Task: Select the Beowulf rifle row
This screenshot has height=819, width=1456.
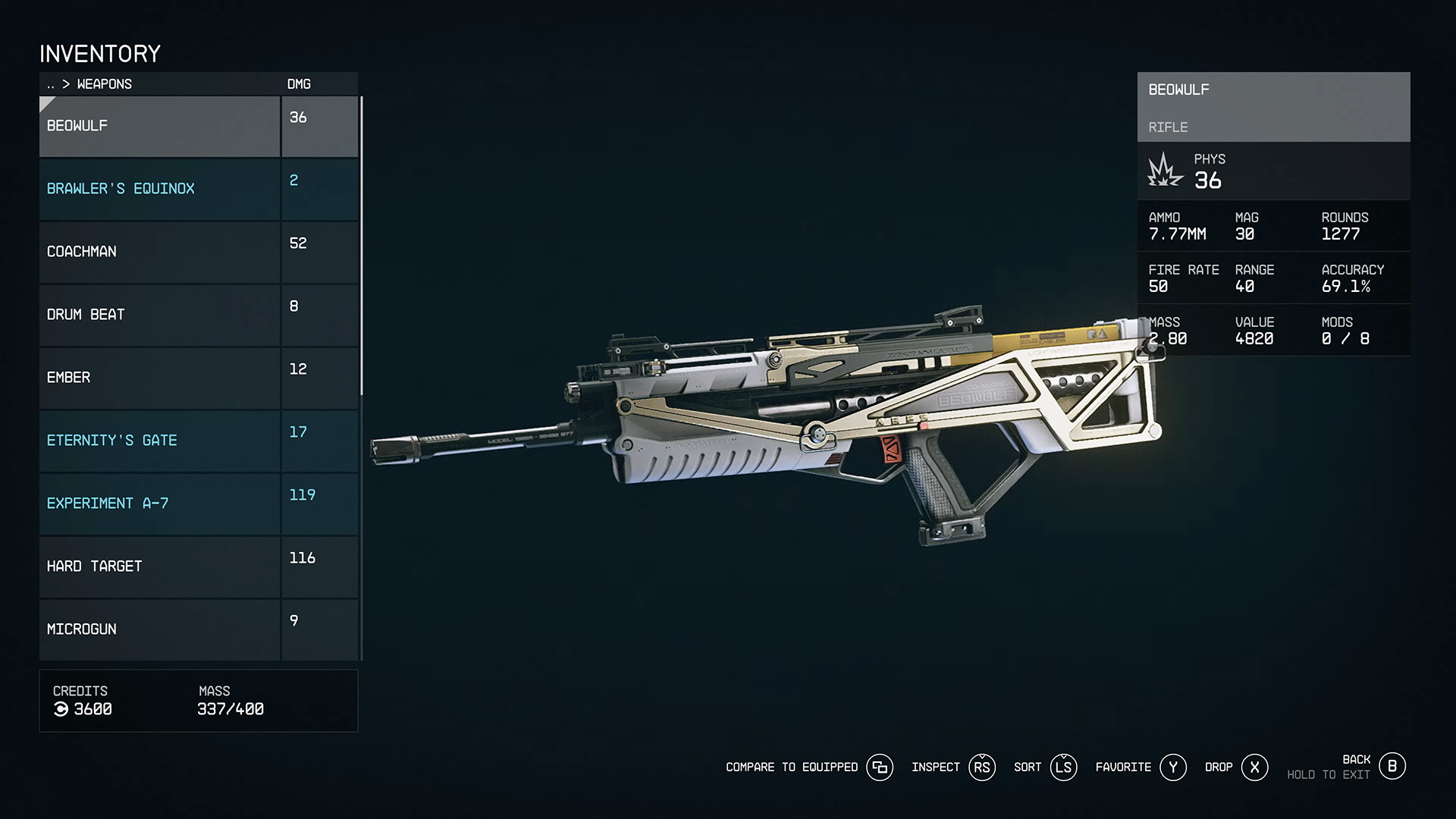Action: pyautogui.click(x=159, y=126)
